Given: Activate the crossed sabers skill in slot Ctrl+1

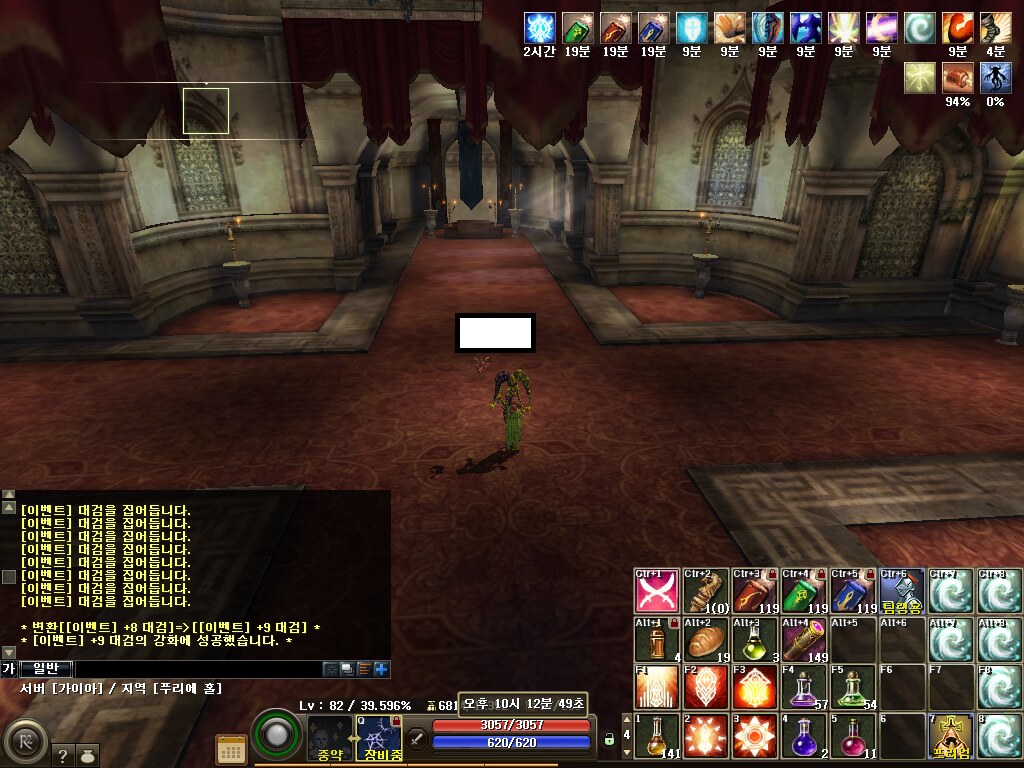Looking at the screenshot, I should pos(657,591).
